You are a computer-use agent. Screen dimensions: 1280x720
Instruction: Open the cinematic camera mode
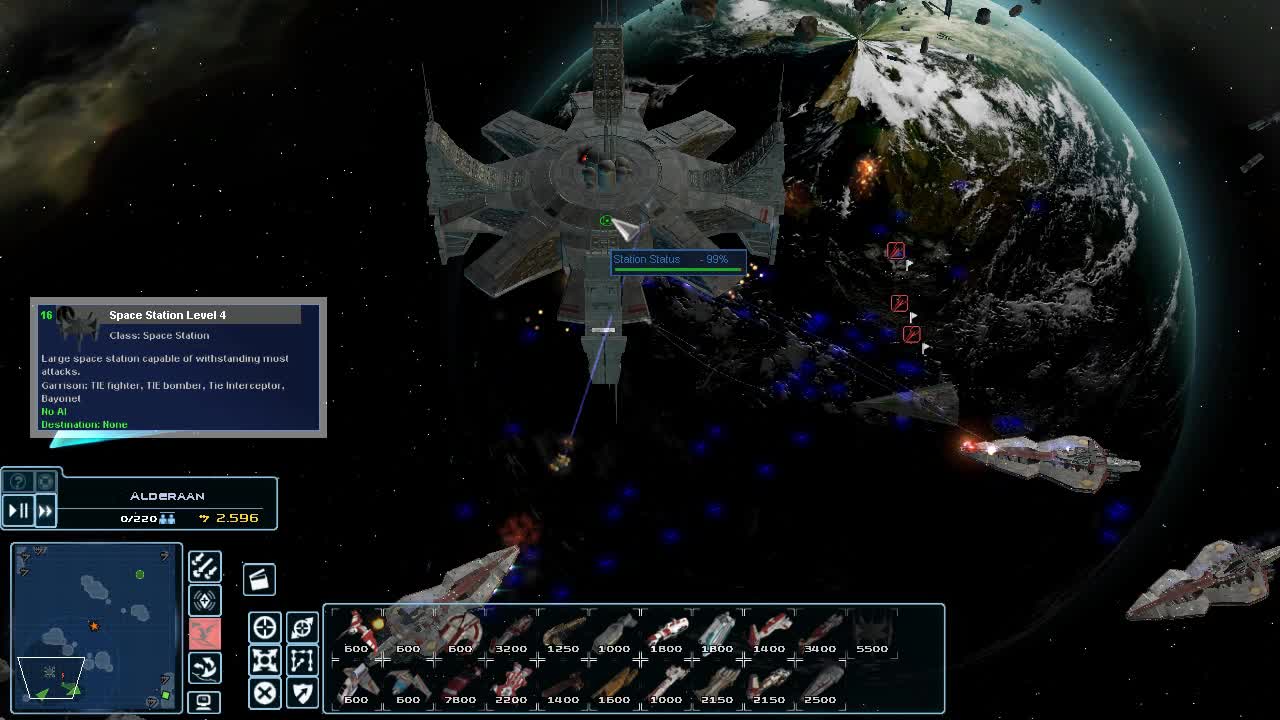tap(261, 580)
